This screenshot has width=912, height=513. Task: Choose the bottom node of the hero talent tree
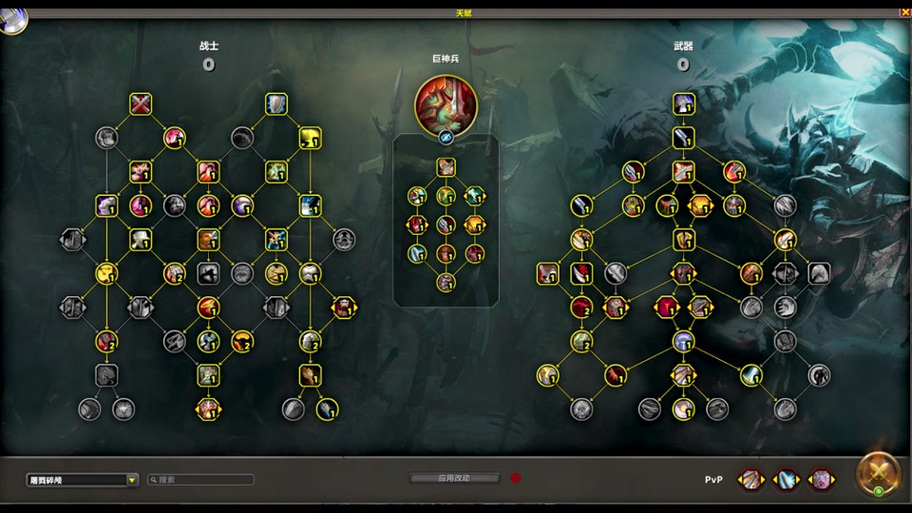tap(446, 283)
